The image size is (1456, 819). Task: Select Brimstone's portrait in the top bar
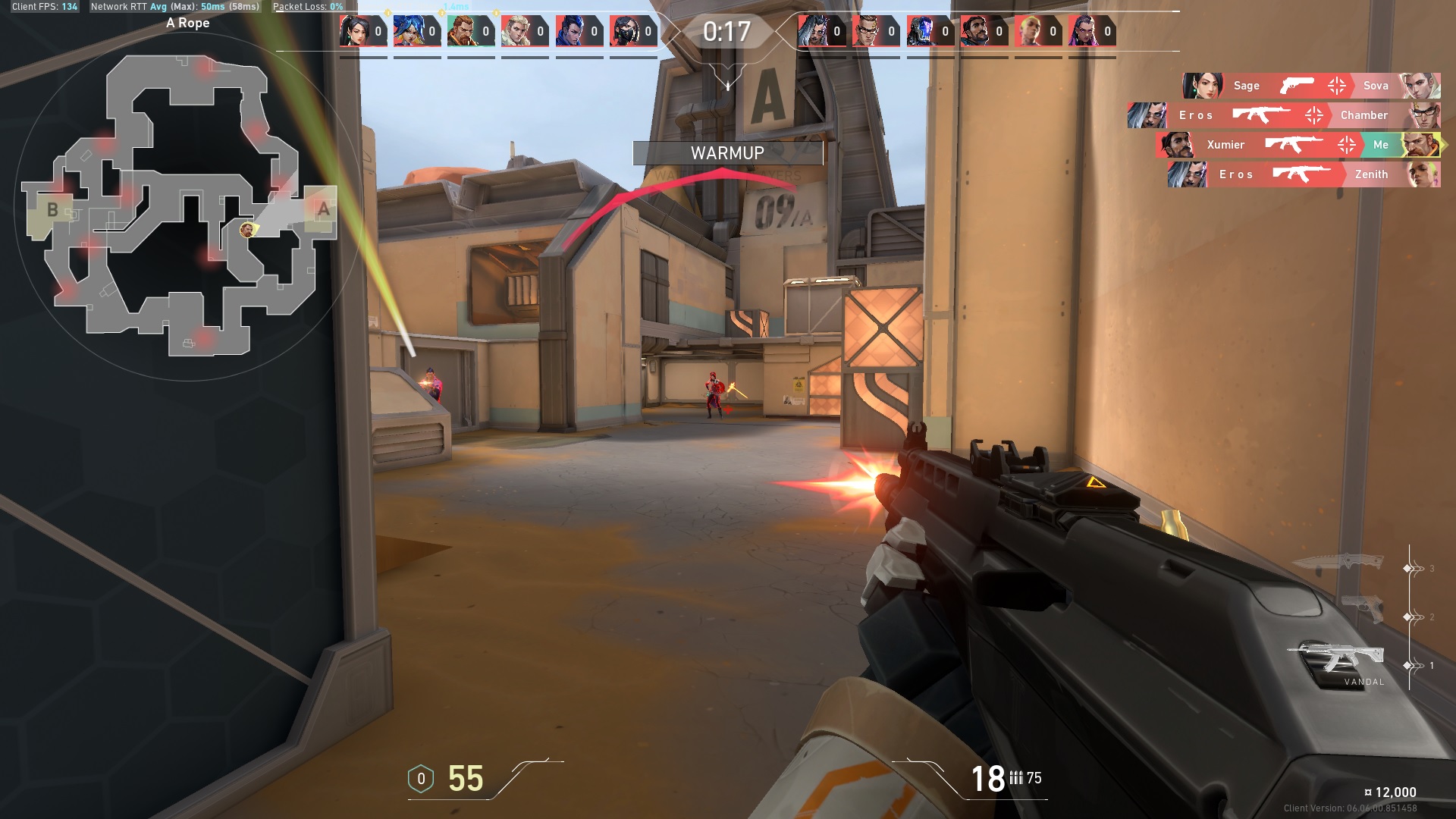tap(463, 31)
